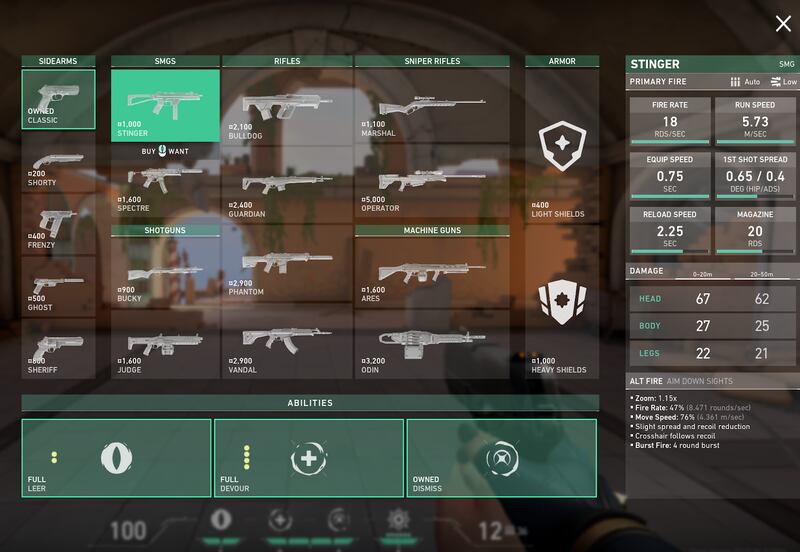Buy the Ghost pistol
800x552 pixels.
[59, 287]
